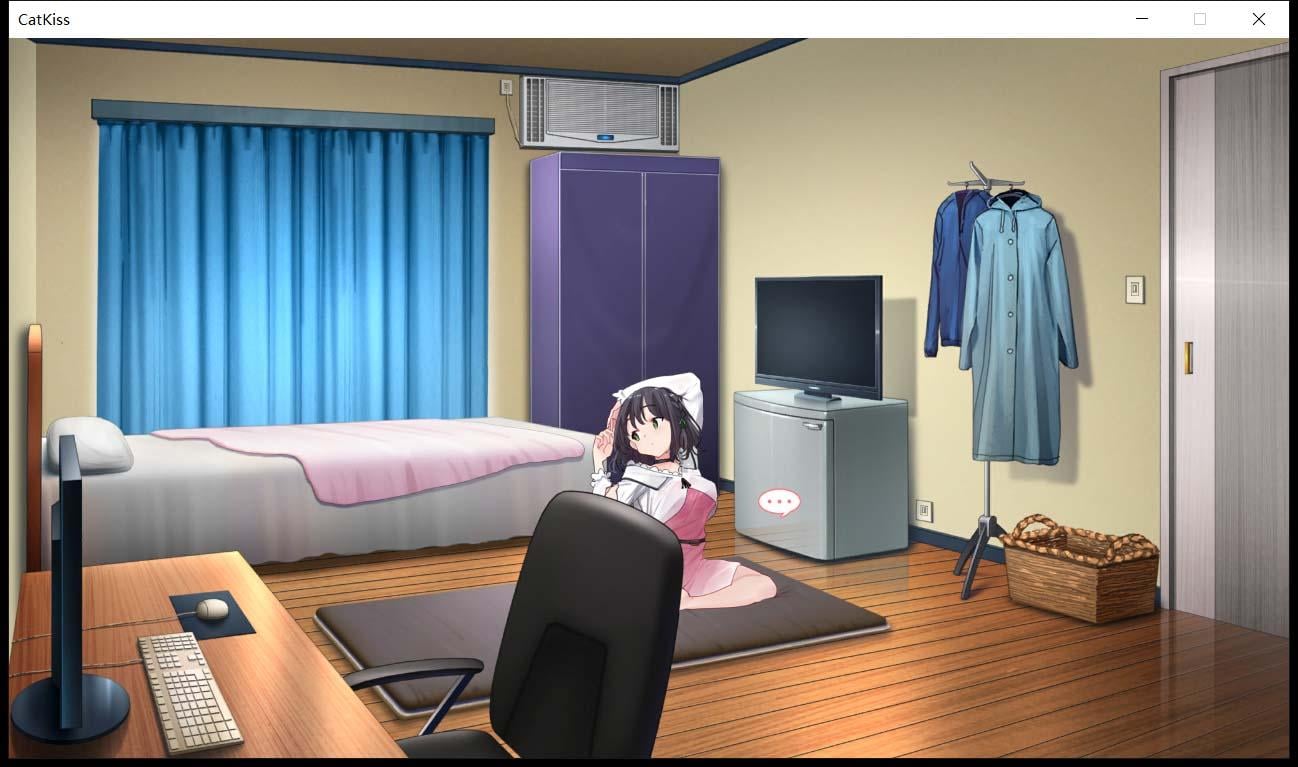1298x767 pixels.
Task: Select the blue jacket on the coat rack
Action: 945,270
